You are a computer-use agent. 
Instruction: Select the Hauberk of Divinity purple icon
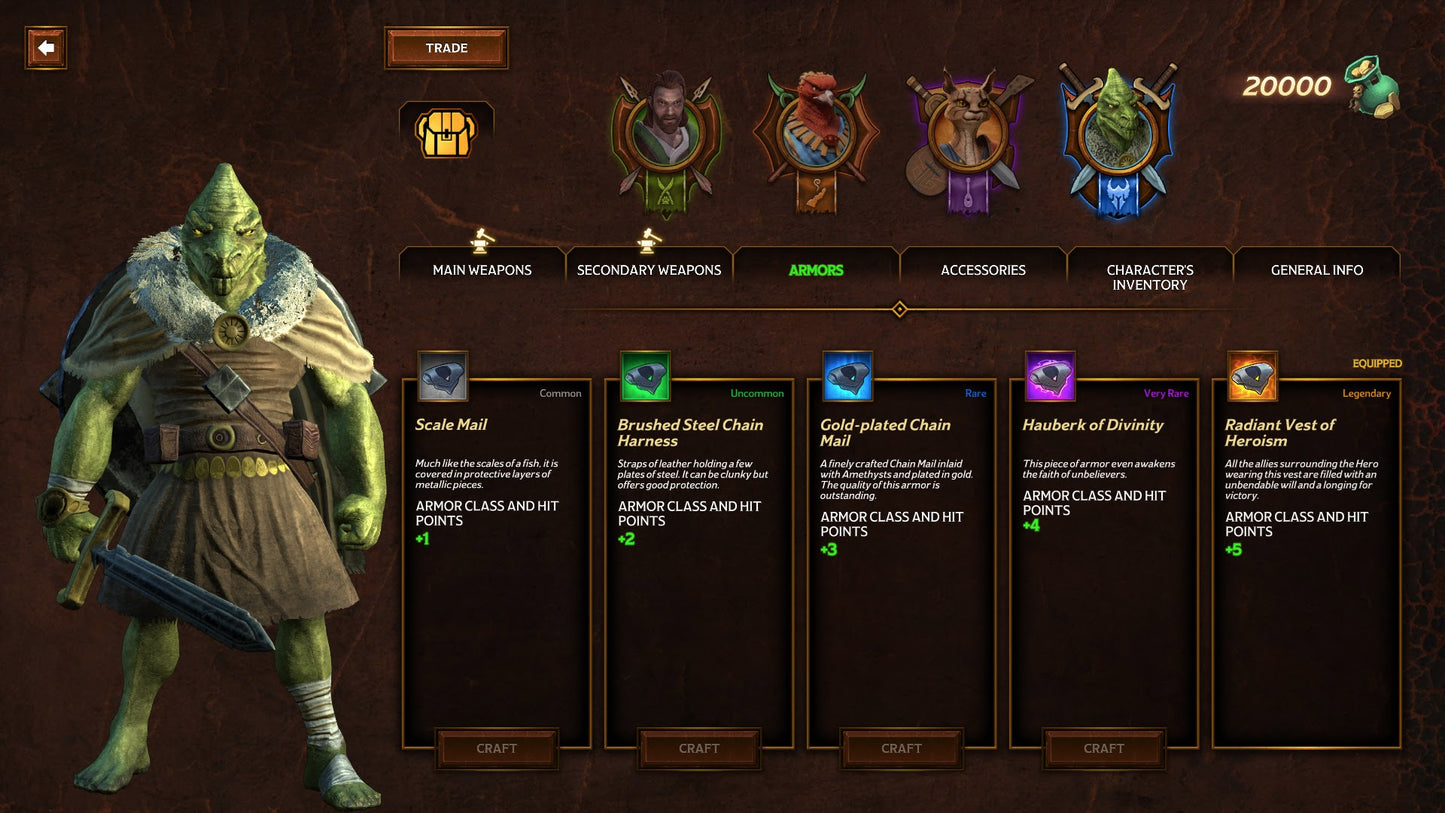(x=1050, y=376)
